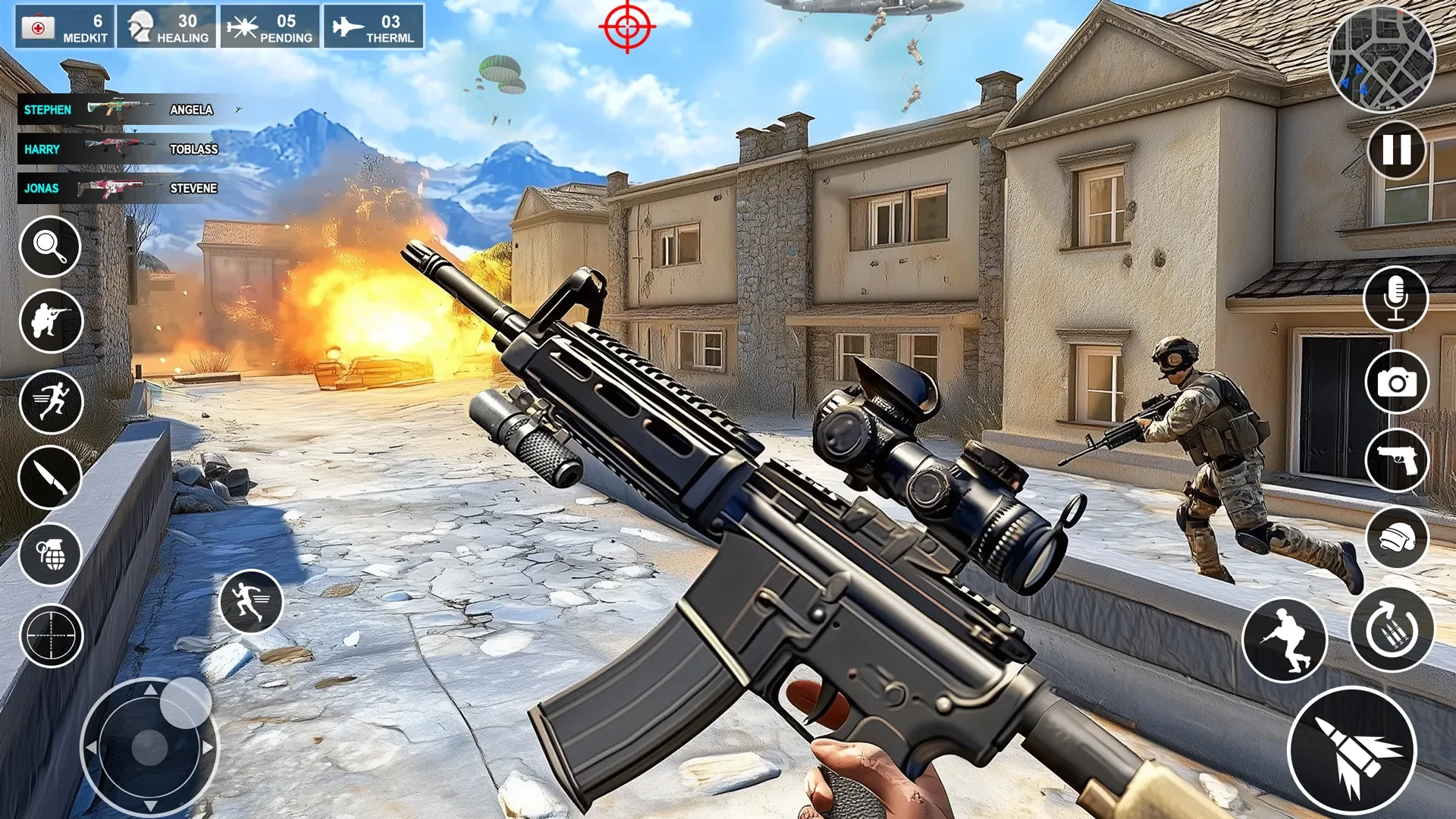Make the soldier crouch

[x=1284, y=640]
